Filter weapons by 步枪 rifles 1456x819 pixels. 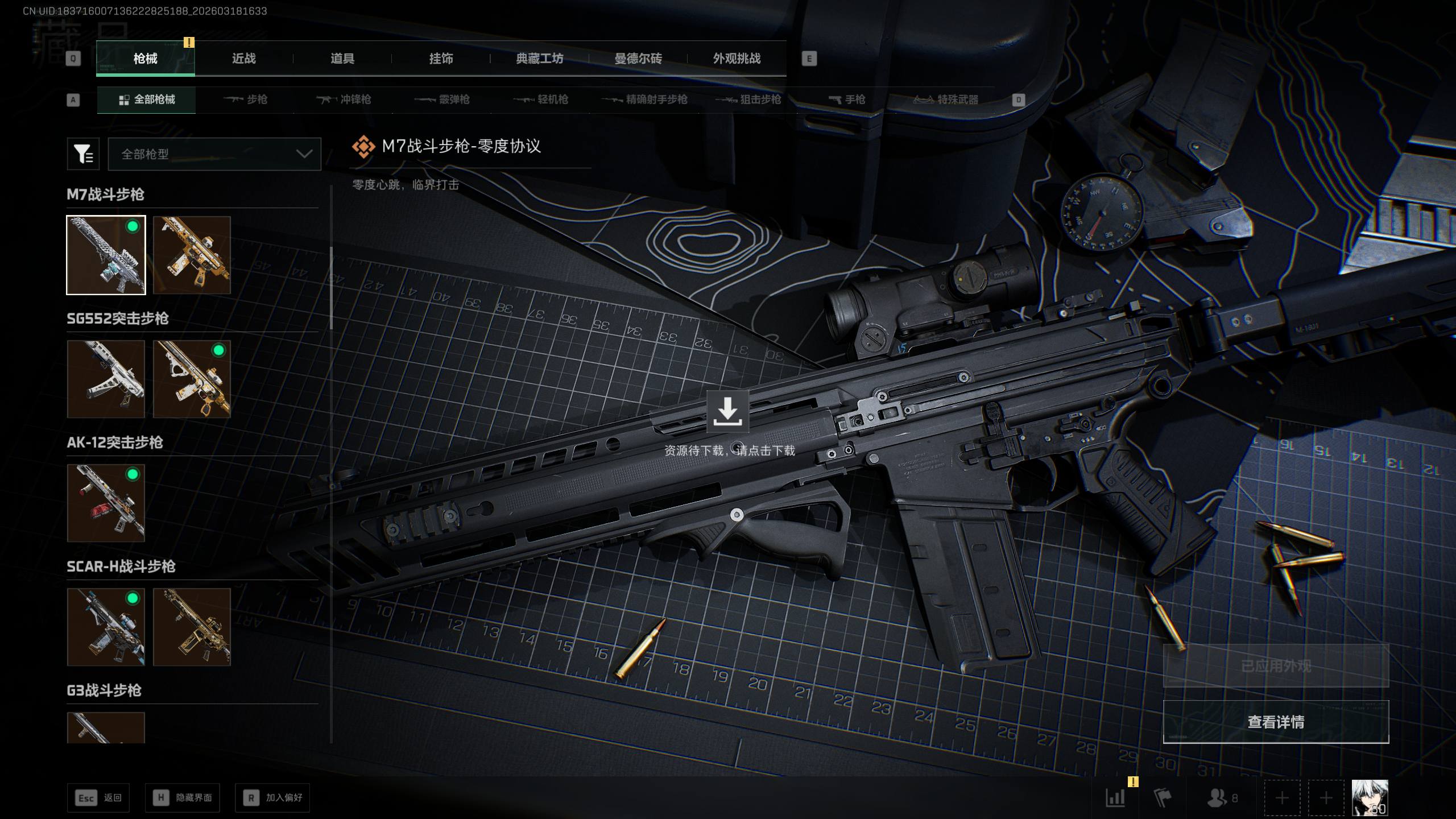(245, 100)
